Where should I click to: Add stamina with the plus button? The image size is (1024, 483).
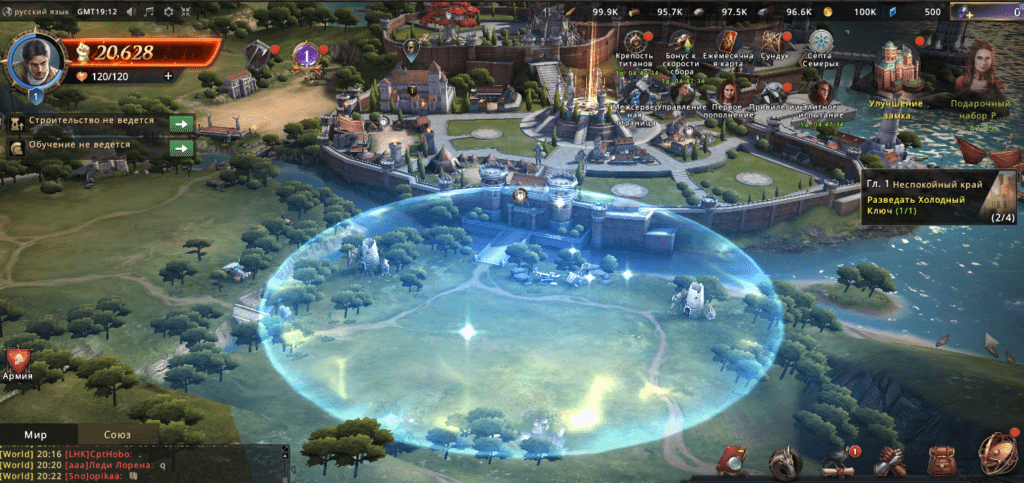pyautogui.click(x=168, y=75)
